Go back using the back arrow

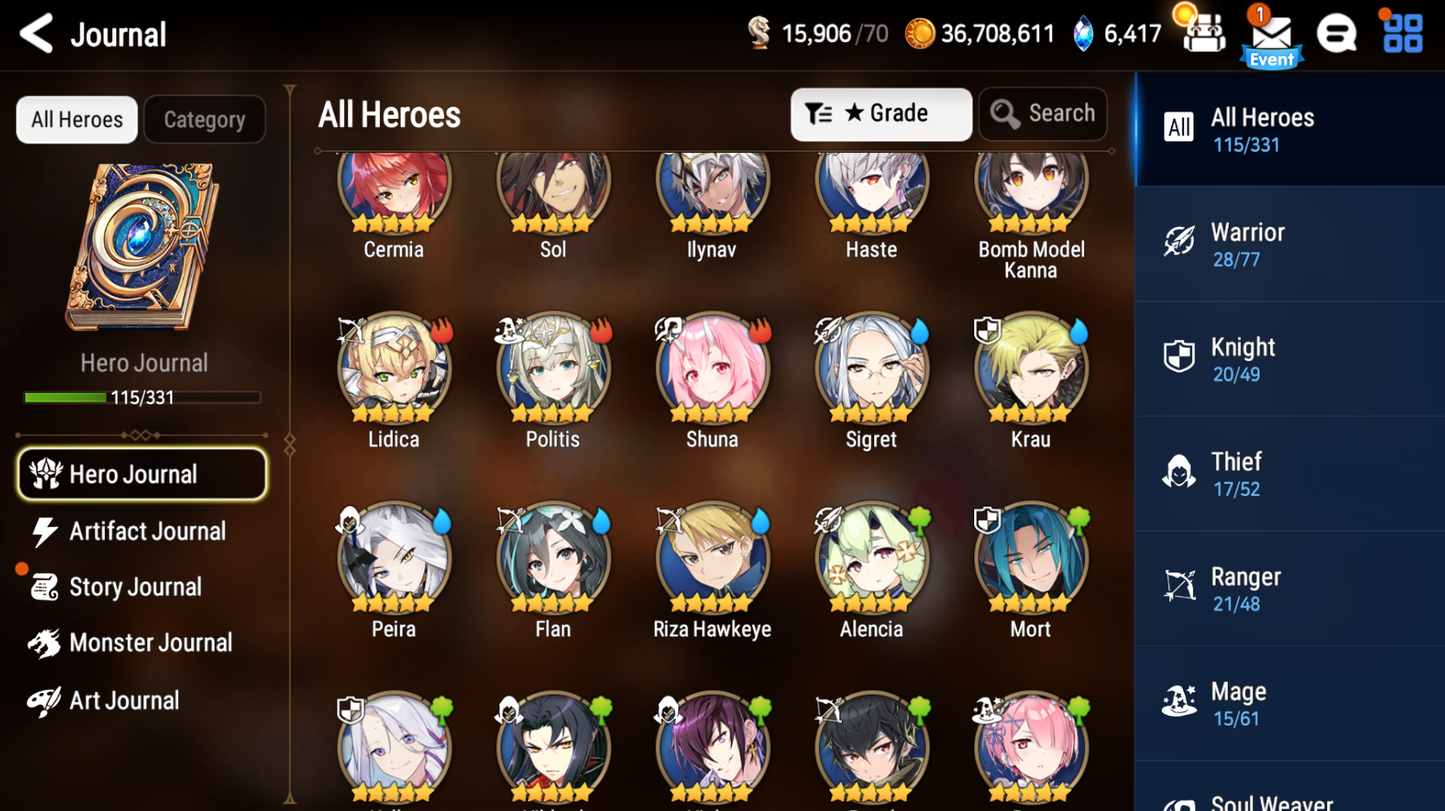(36, 33)
